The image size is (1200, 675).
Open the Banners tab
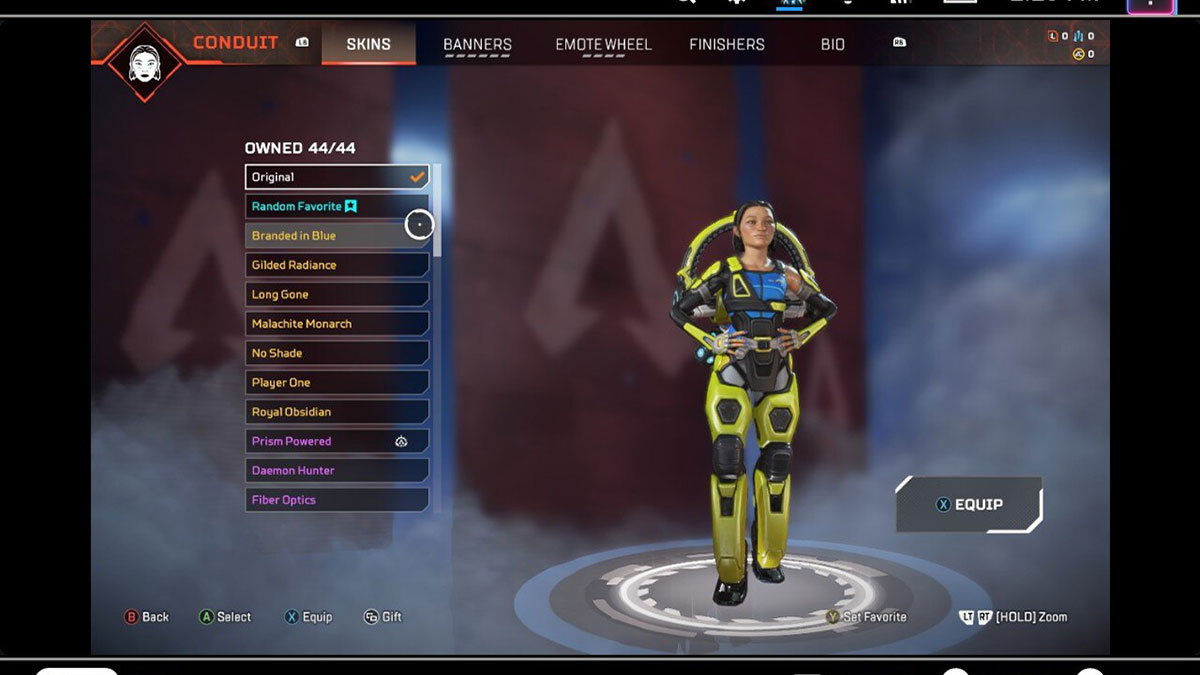point(477,45)
